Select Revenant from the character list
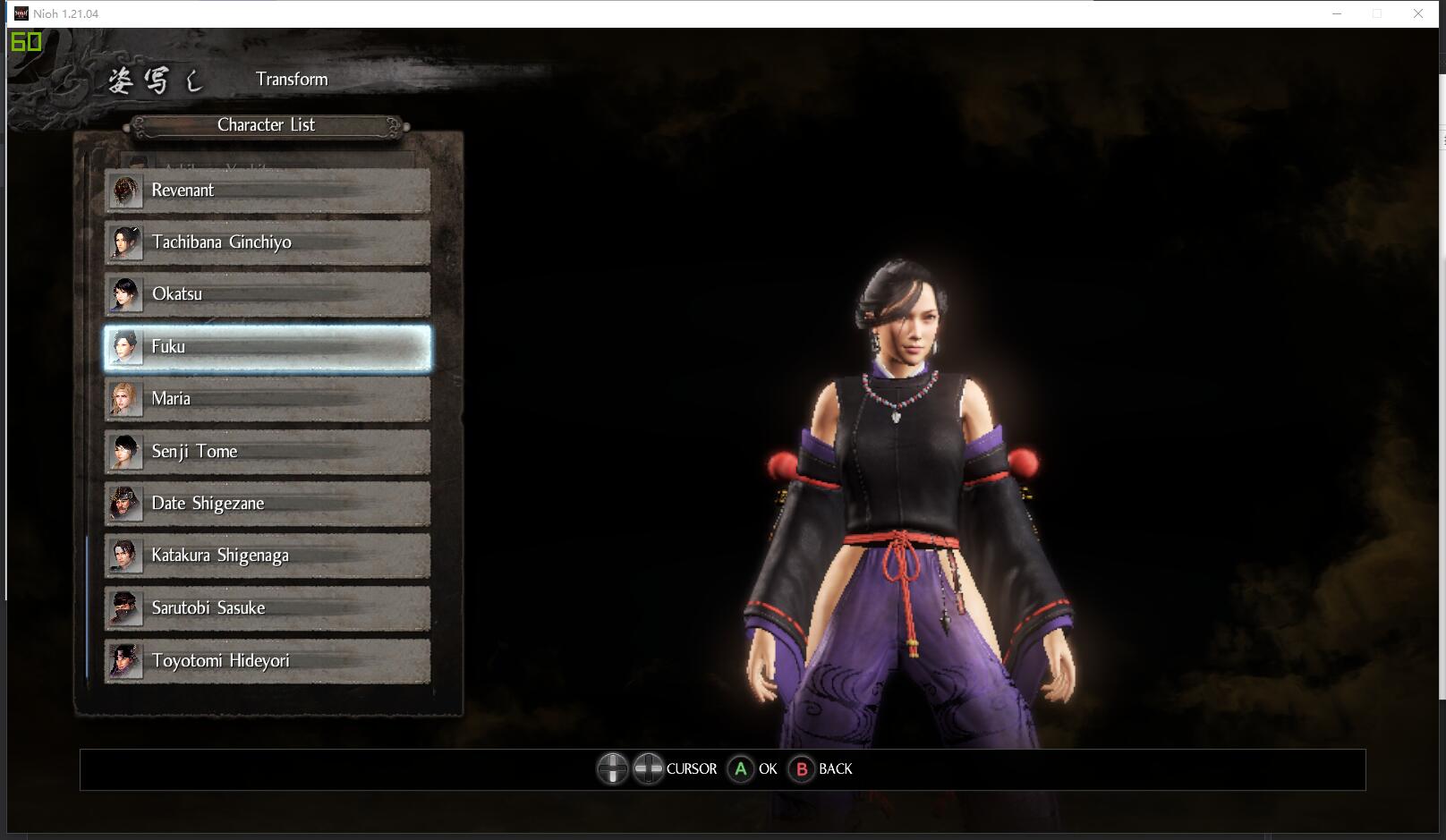Viewport: 1446px width, 840px height. pos(267,191)
